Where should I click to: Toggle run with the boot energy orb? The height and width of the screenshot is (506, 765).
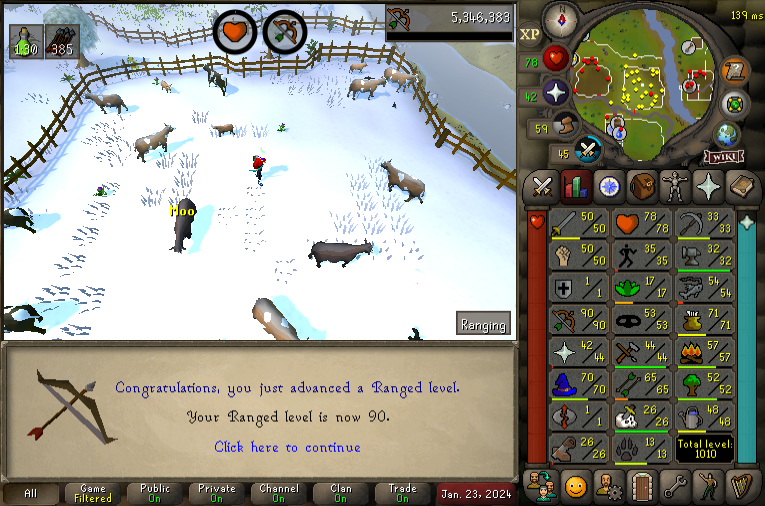[567, 126]
